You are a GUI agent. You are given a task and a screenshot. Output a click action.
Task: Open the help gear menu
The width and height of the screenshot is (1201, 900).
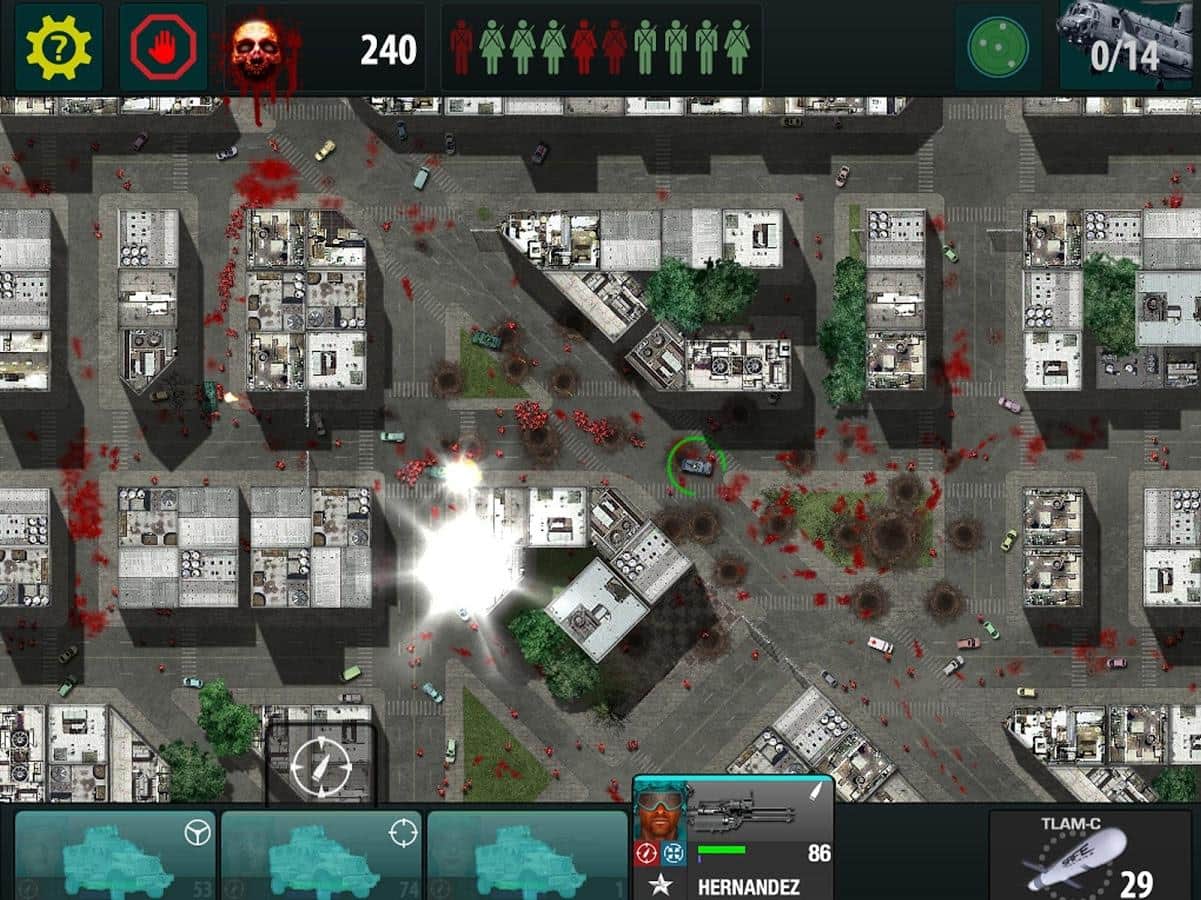point(58,47)
